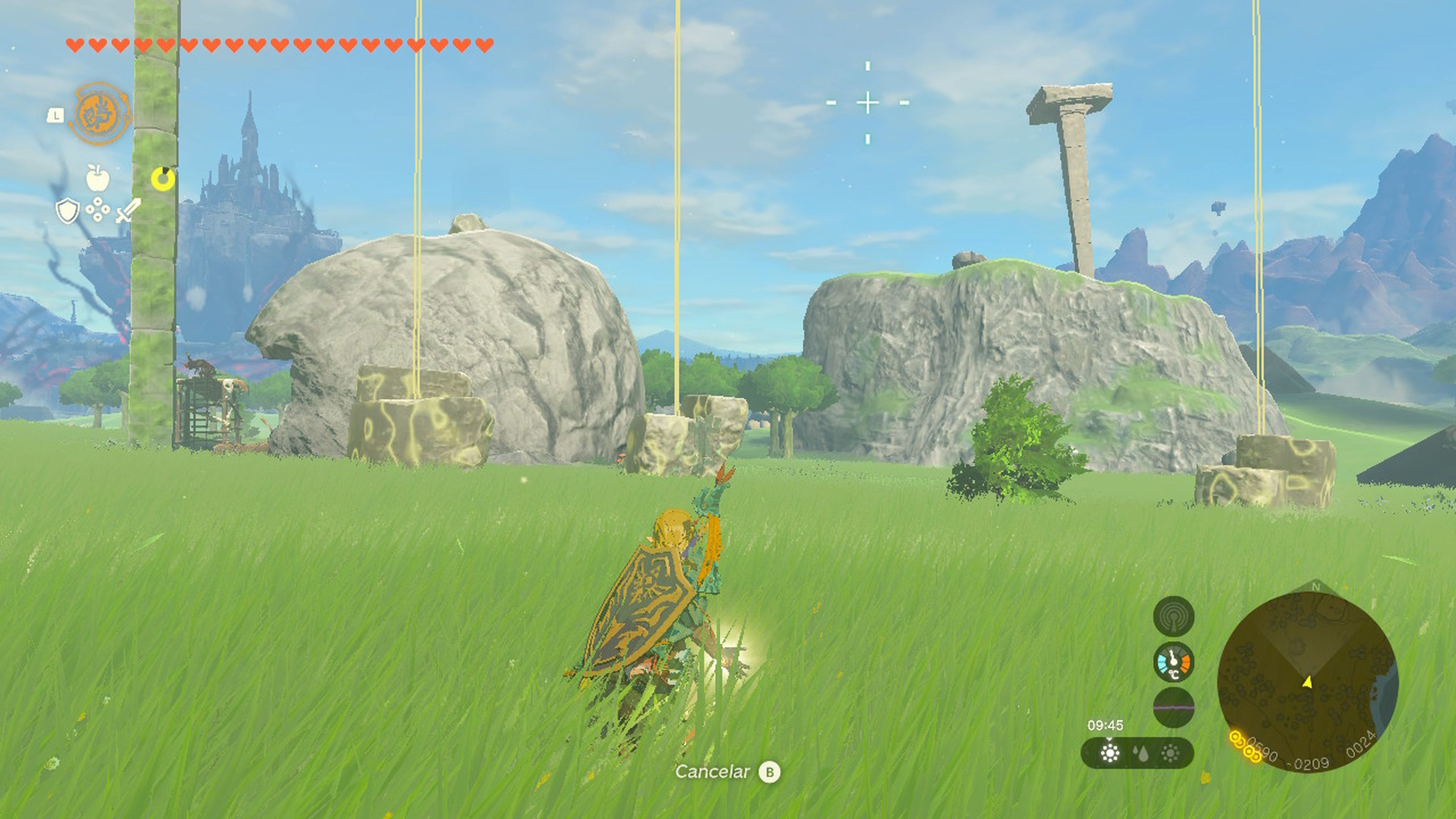Viewport: 1456px width, 819px height.
Task: Open the sword weapon quick-select icon
Action: 128,210
